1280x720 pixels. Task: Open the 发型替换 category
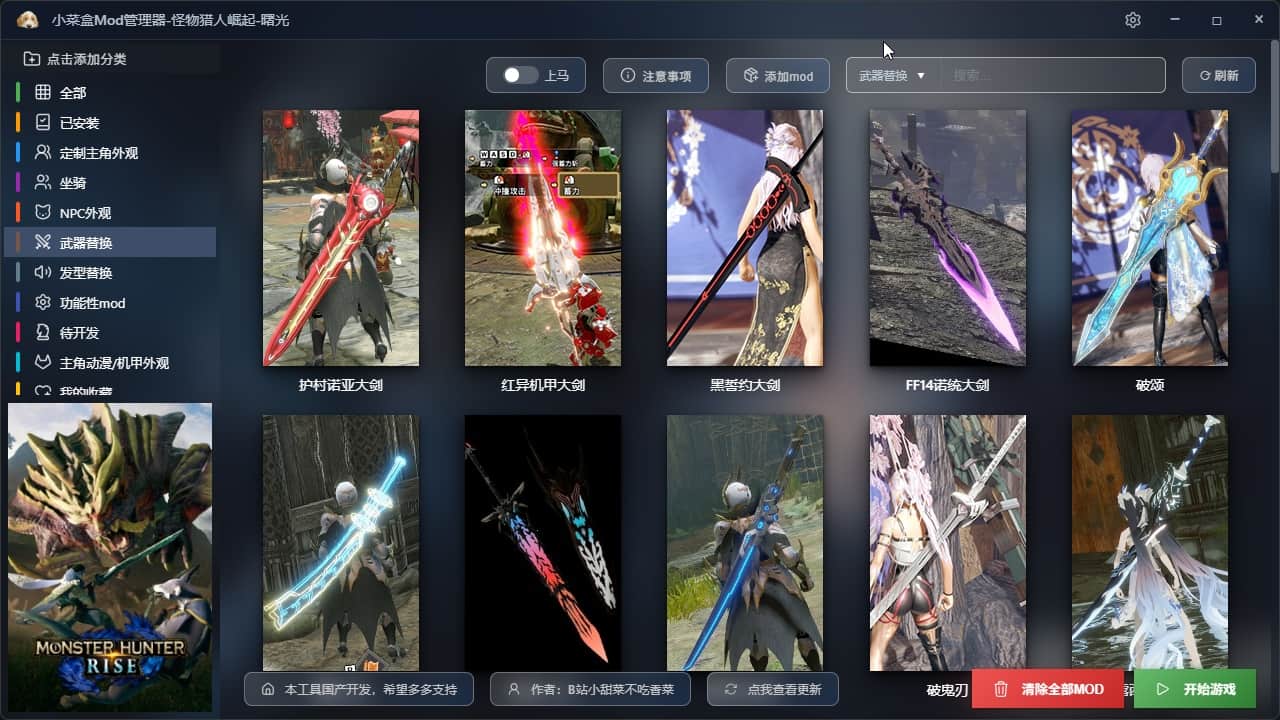coord(86,273)
